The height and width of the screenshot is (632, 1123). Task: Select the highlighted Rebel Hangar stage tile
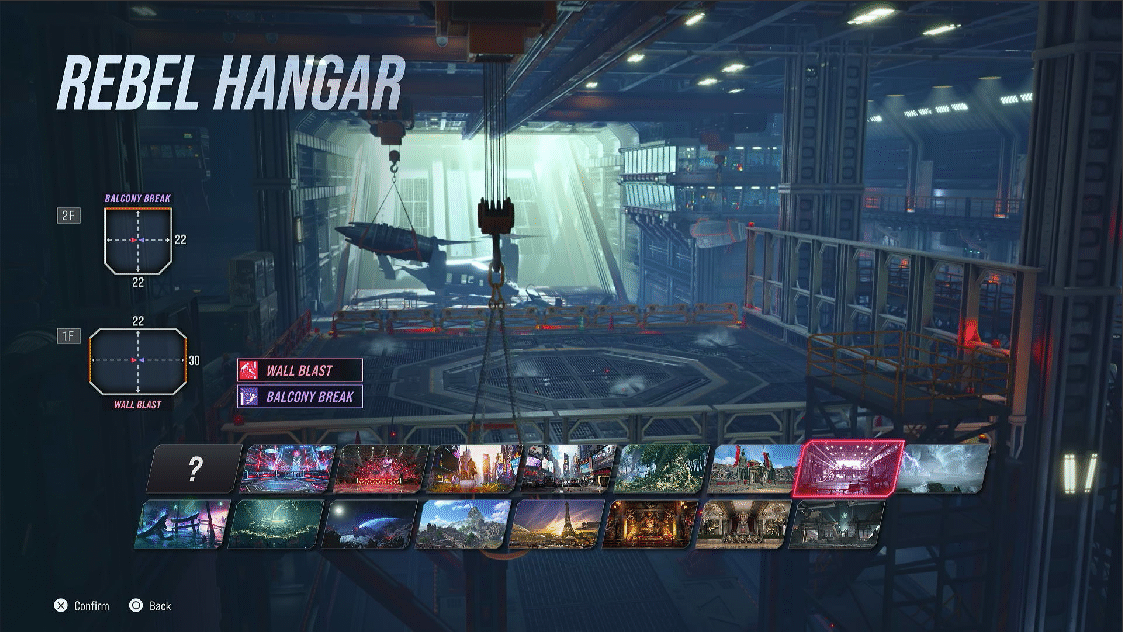click(x=847, y=469)
